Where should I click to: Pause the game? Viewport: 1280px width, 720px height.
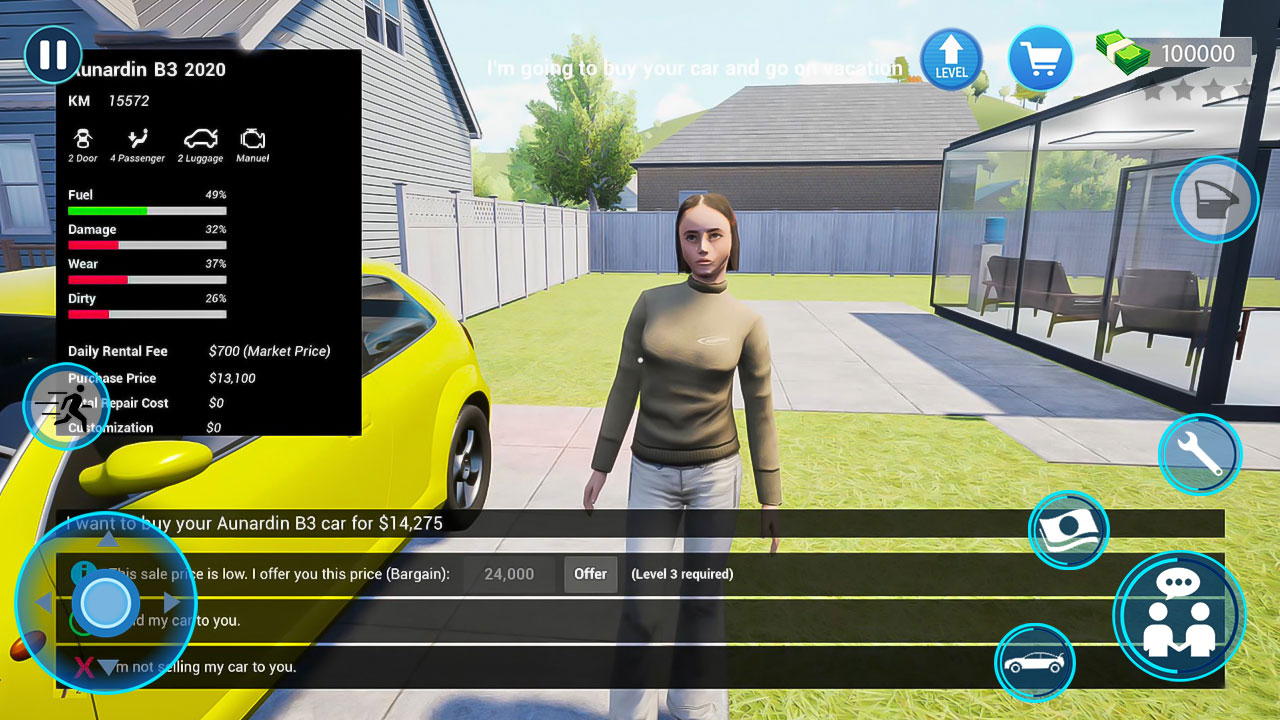[x=52, y=54]
